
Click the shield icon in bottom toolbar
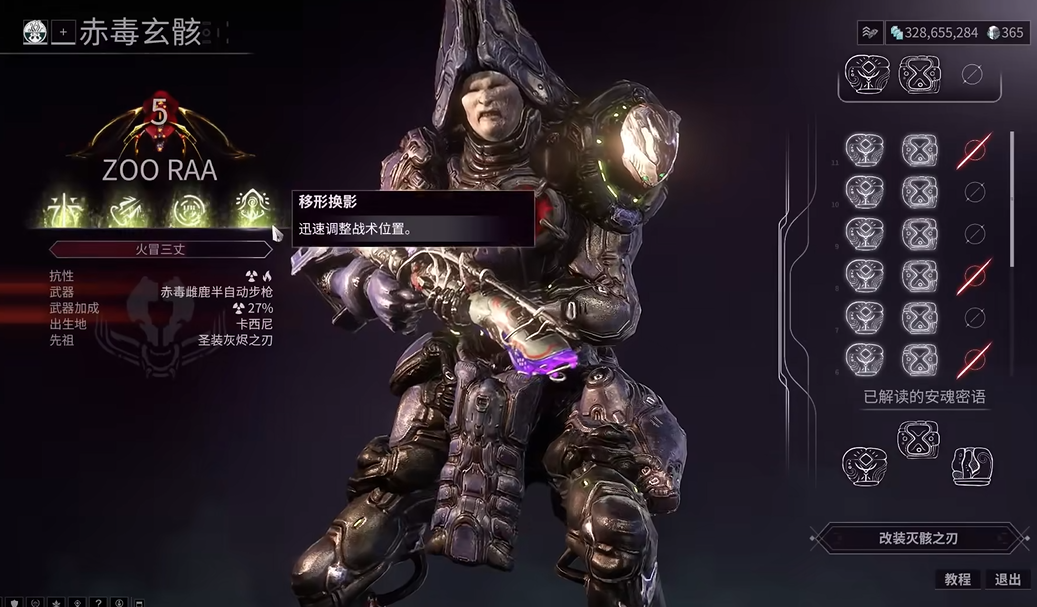coord(15,602)
